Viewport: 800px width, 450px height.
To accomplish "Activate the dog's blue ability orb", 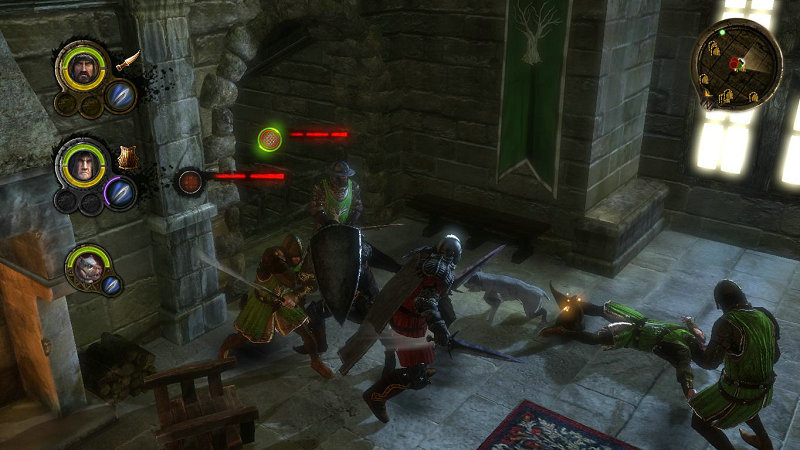I will [x=112, y=285].
